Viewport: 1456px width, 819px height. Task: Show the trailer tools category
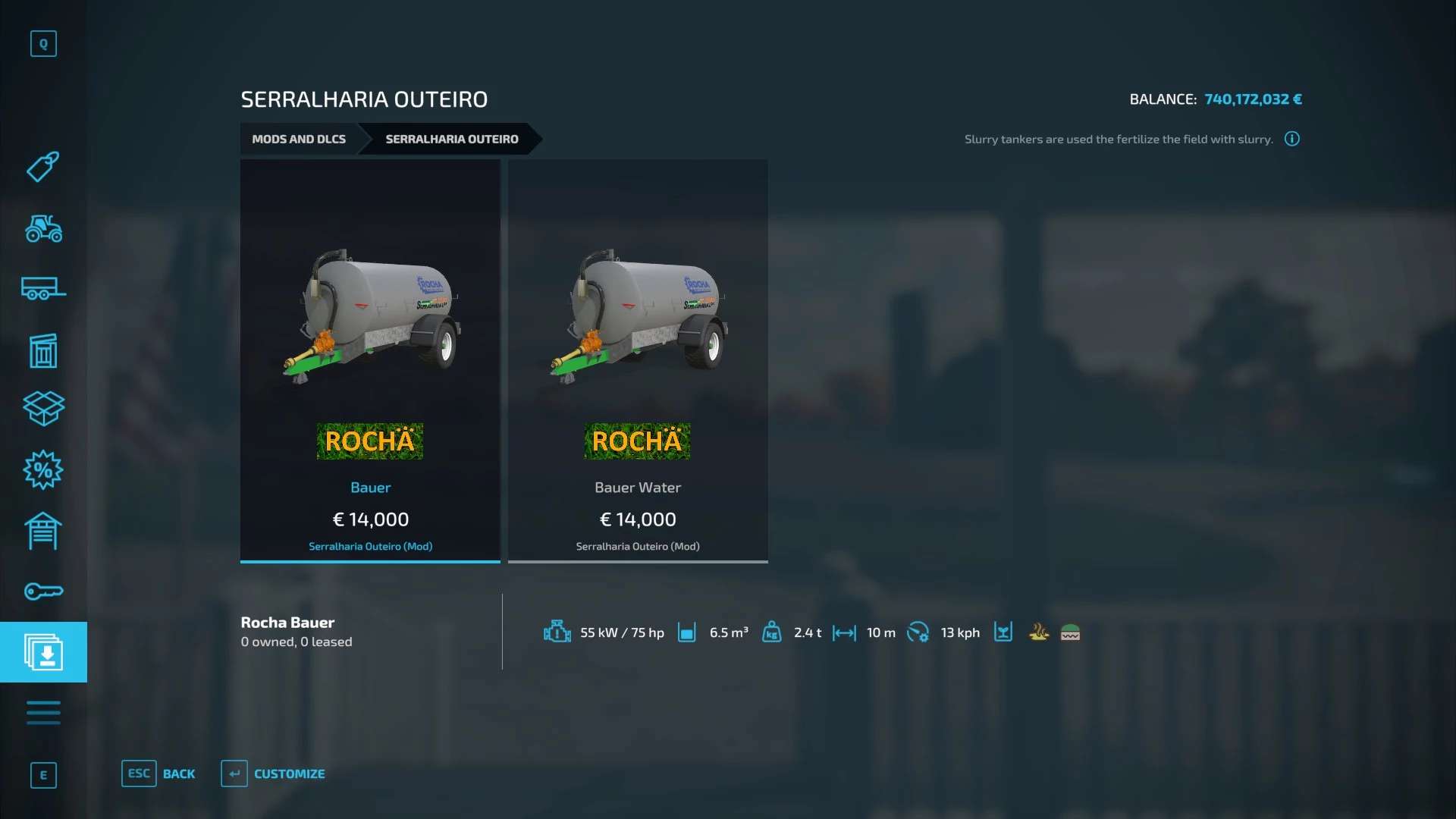43,289
